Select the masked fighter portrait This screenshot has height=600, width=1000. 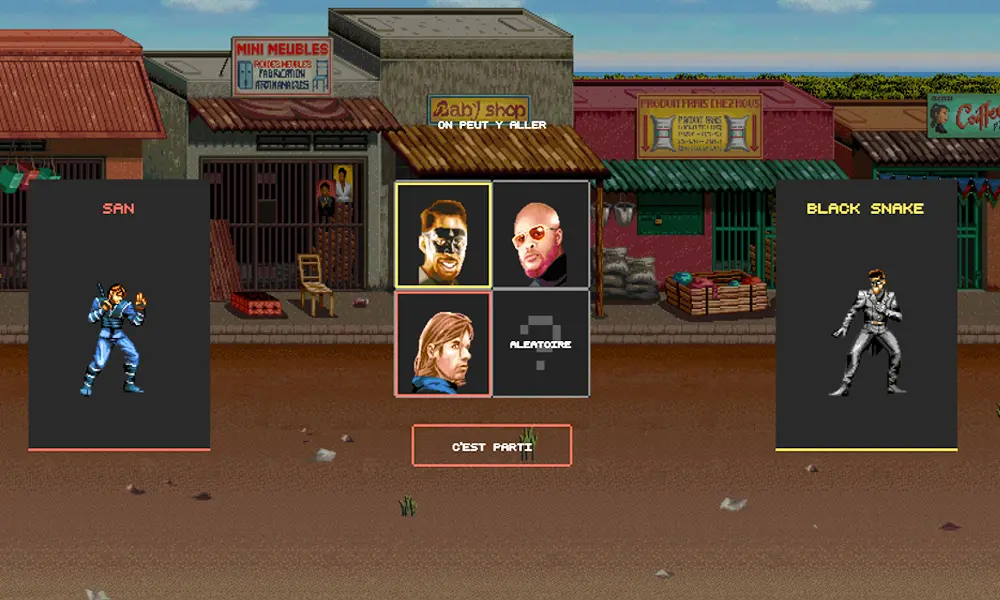click(443, 235)
